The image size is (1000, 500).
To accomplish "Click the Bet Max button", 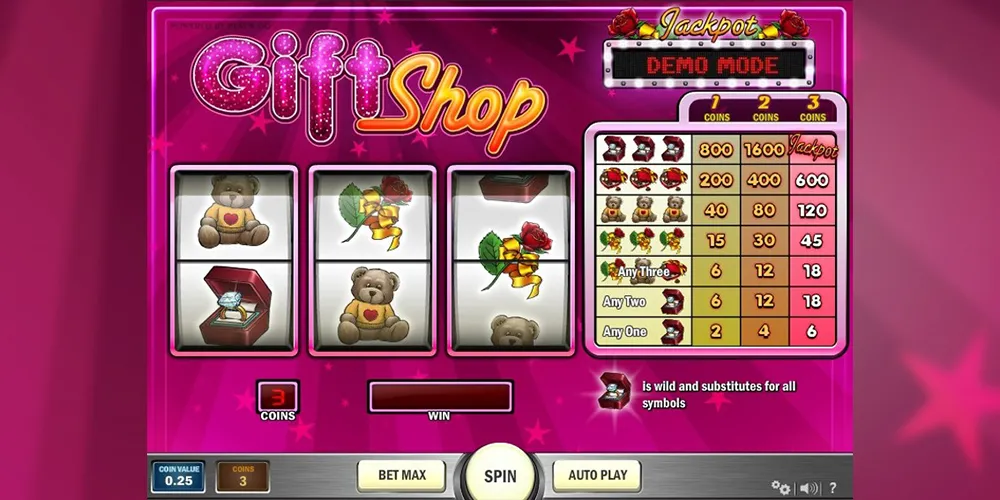I will click(401, 475).
